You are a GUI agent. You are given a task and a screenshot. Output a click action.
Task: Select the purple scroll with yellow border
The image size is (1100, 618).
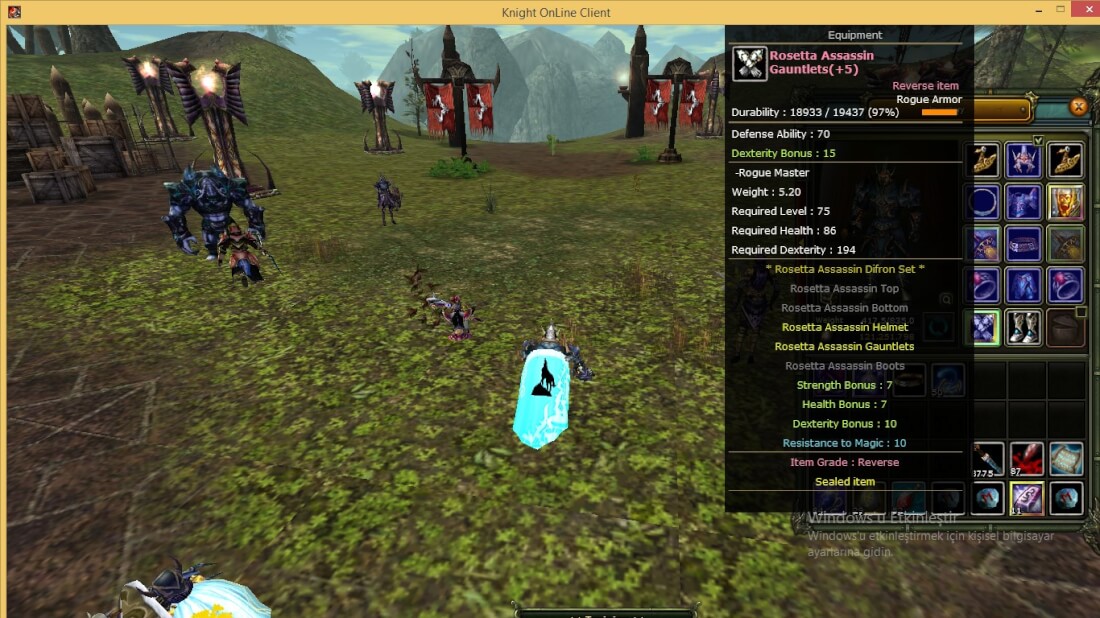pos(1026,497)
